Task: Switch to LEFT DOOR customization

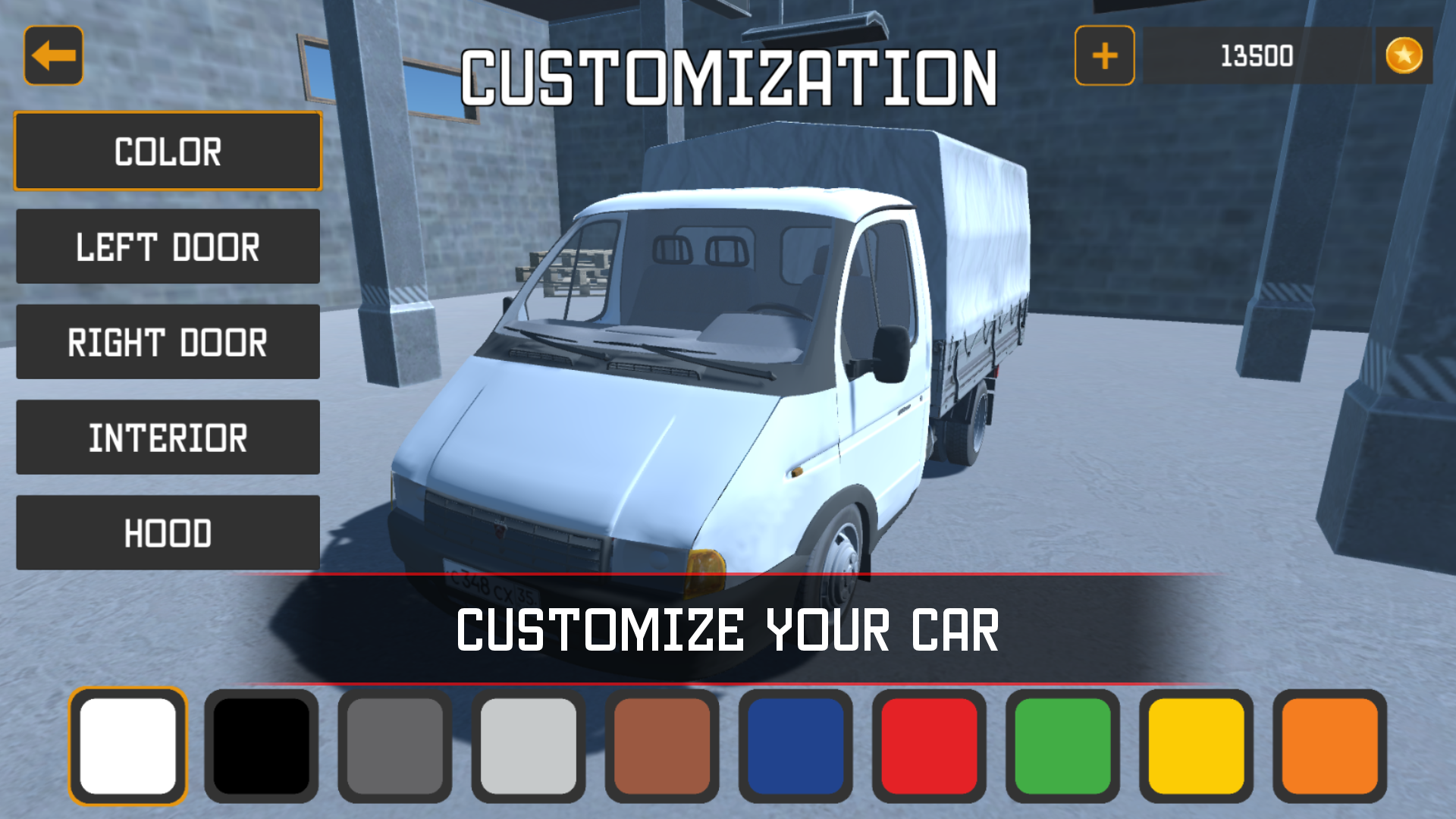Action: pos(167,247)
